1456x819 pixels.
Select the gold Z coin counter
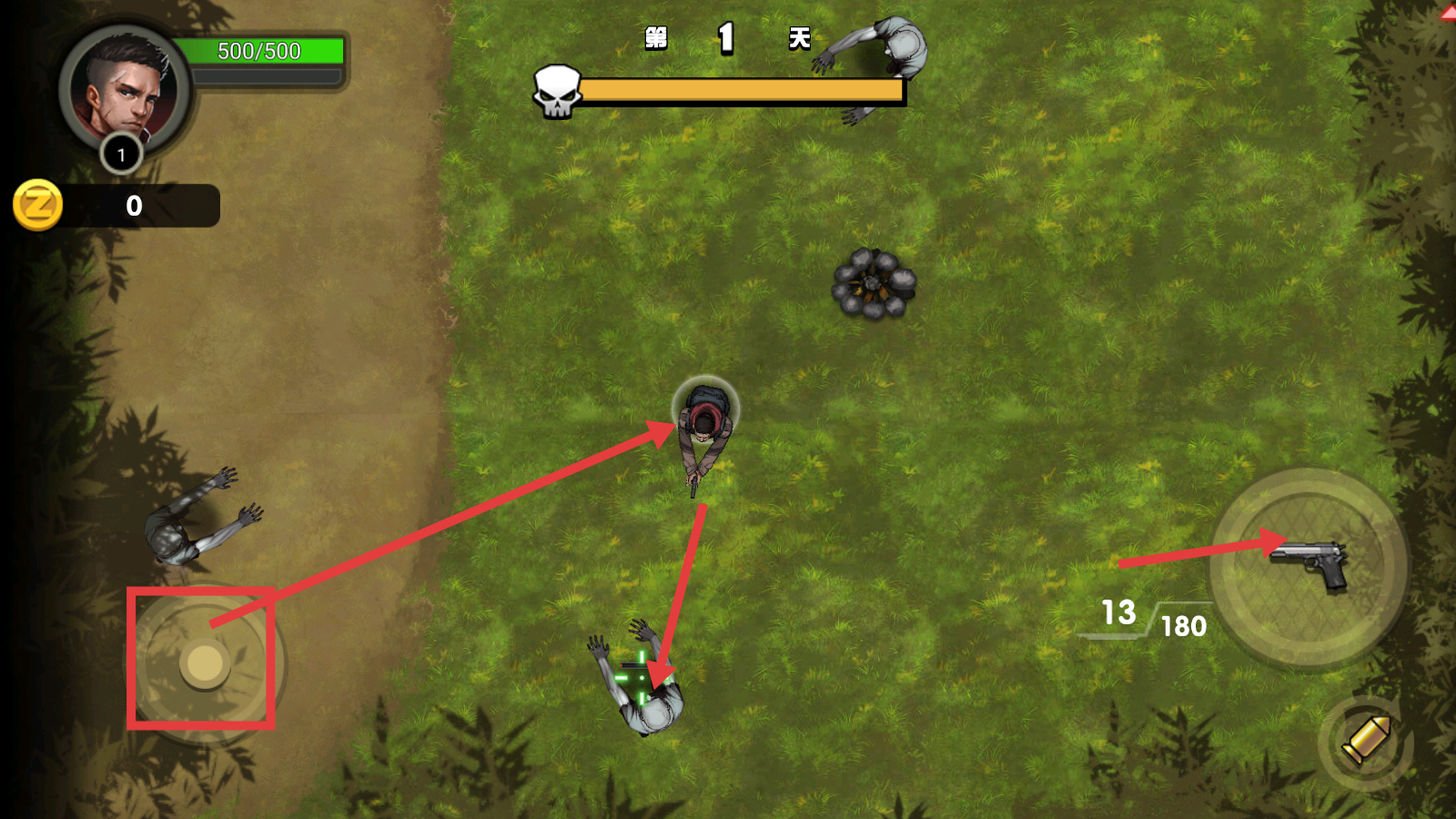pos(38,206)
